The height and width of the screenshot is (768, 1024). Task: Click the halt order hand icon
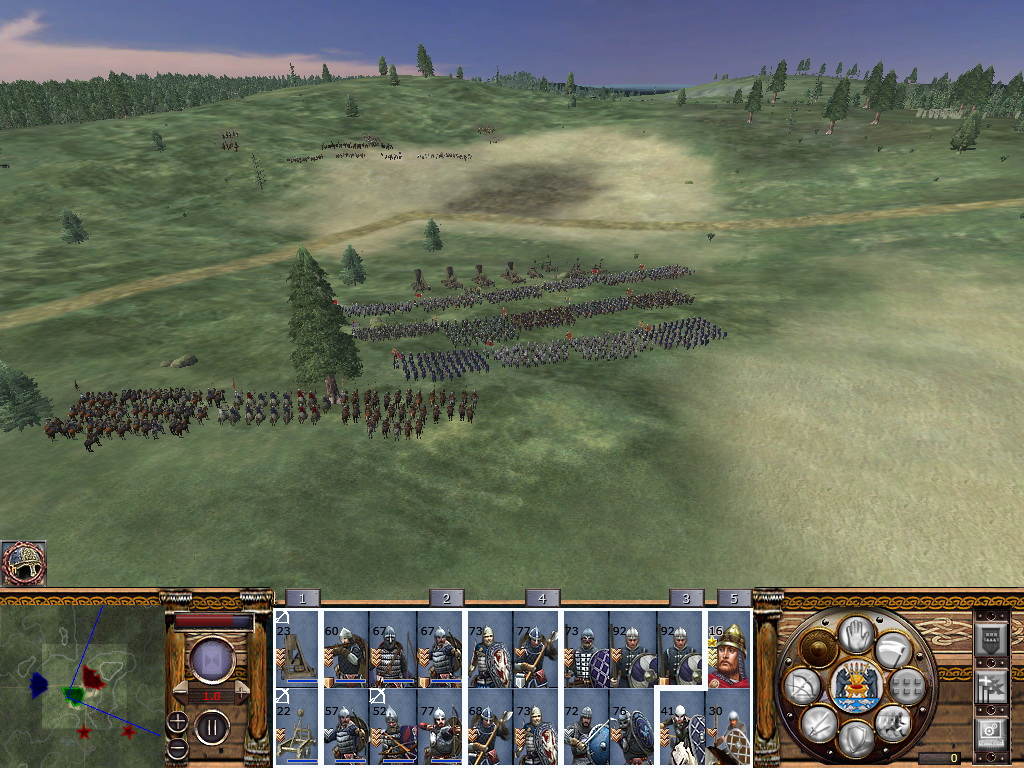pos(856,633)
